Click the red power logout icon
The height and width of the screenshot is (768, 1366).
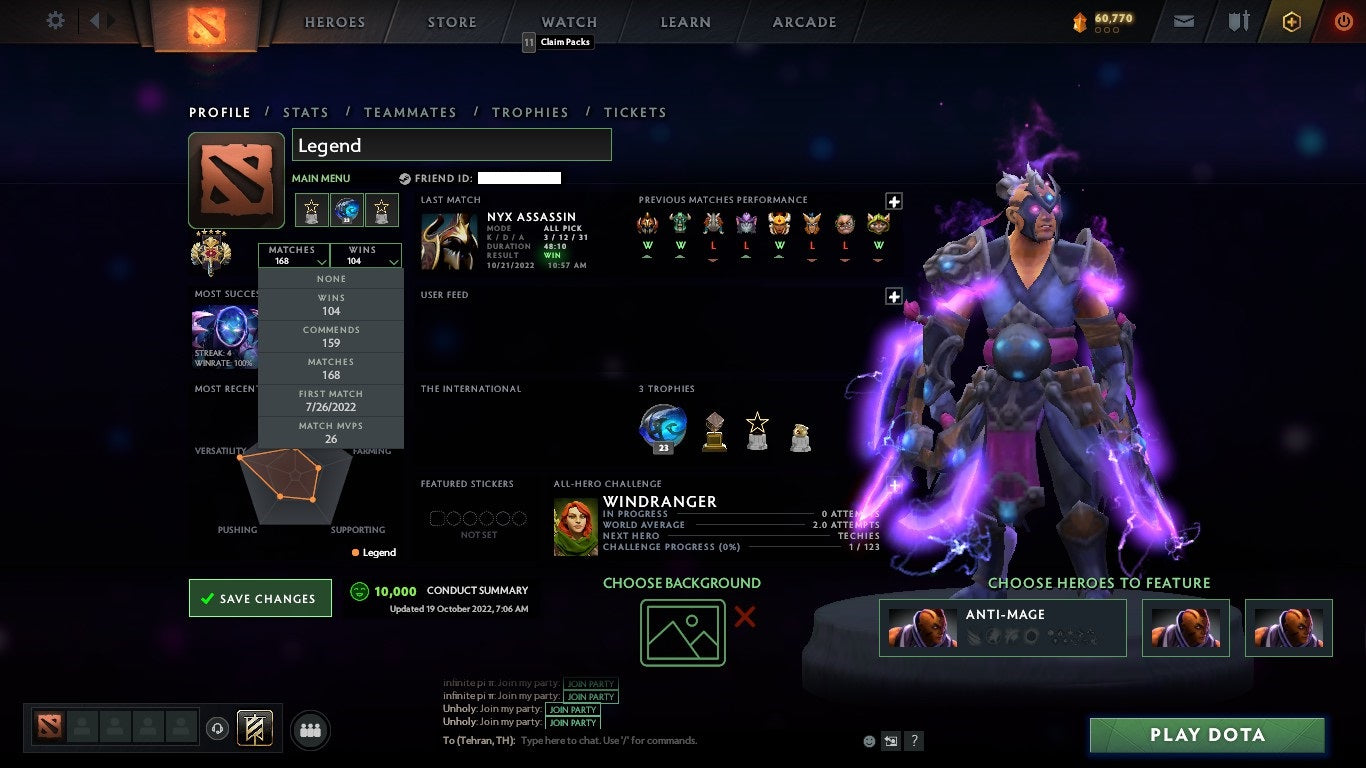1343,20
